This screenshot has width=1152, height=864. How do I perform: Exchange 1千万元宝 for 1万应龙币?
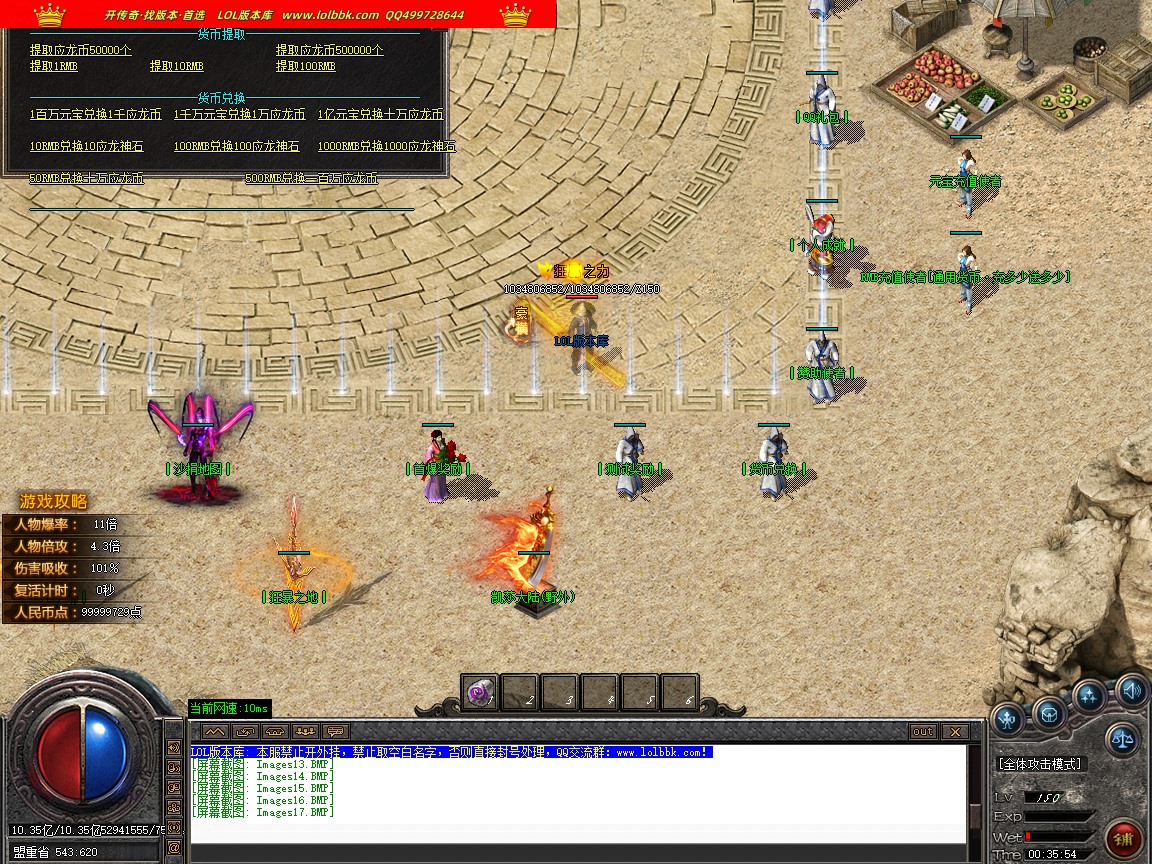pos(239,114)
